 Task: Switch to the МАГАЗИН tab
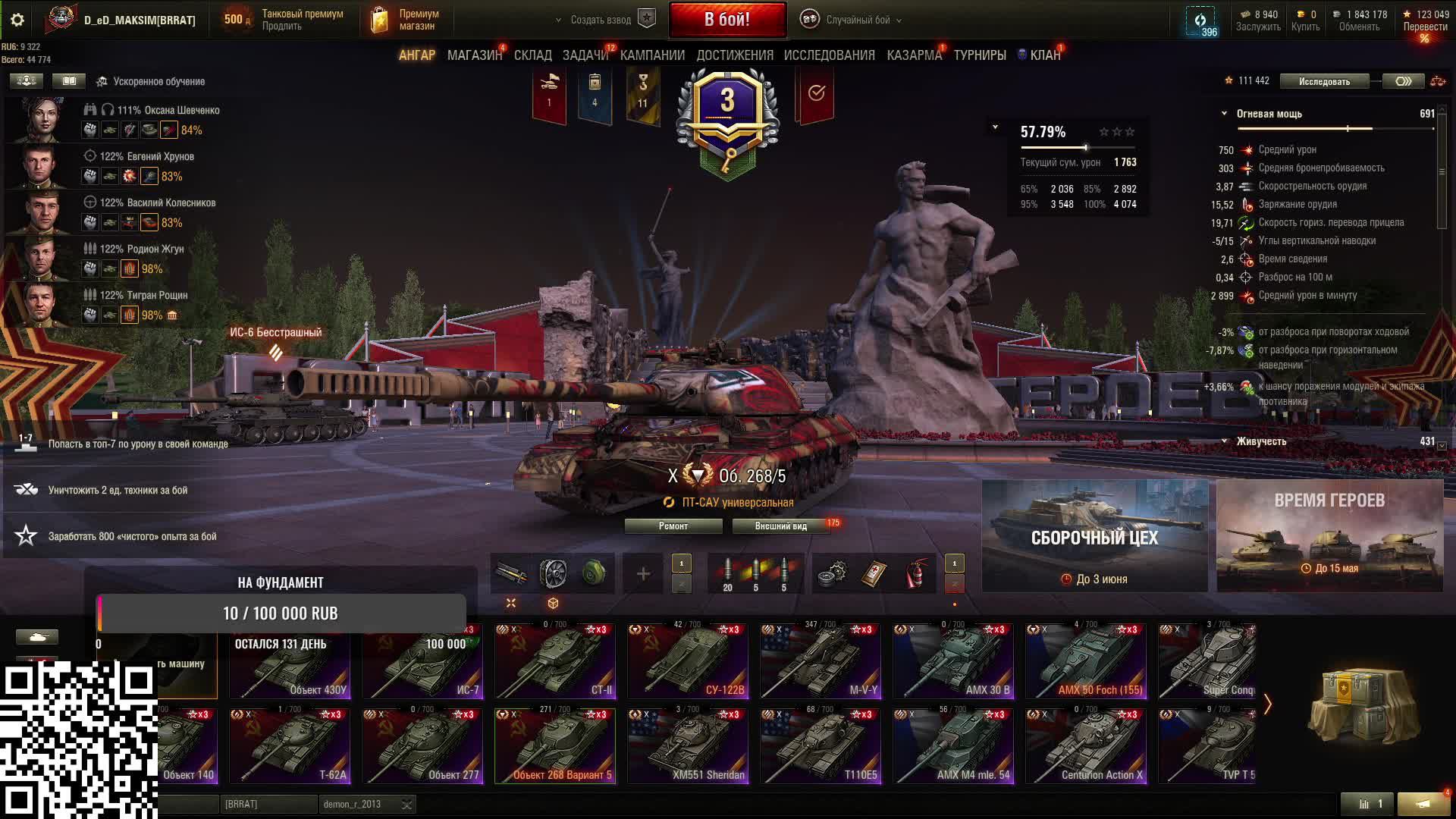474,55
